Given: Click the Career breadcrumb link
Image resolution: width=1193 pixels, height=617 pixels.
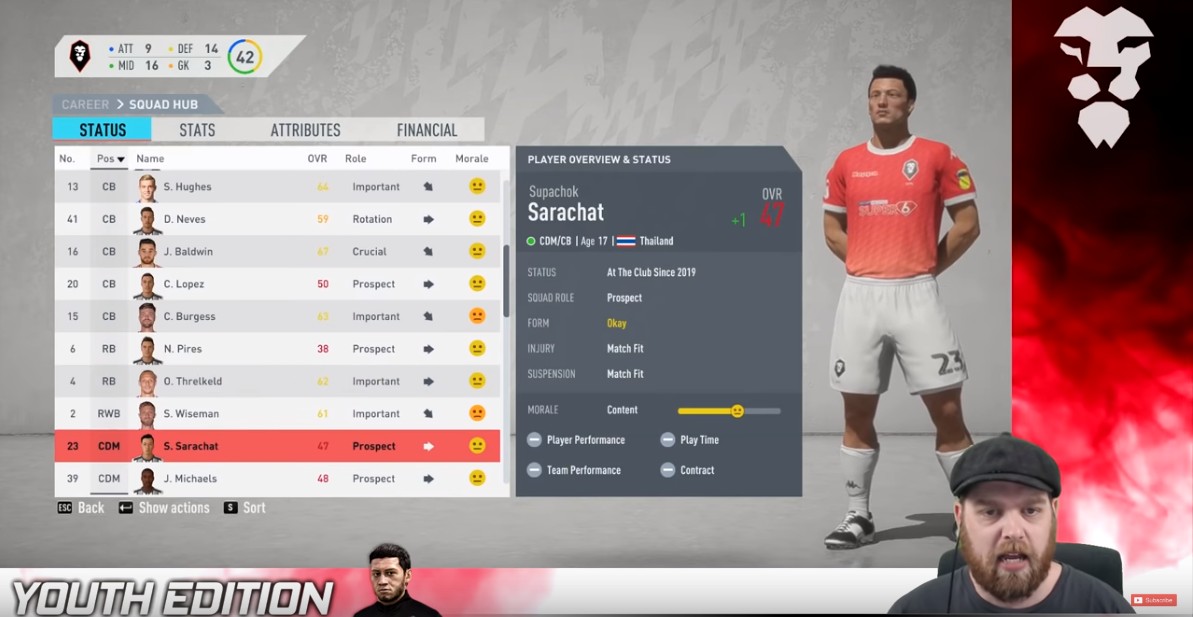Looking at the screenshot, I should point(85,104).
